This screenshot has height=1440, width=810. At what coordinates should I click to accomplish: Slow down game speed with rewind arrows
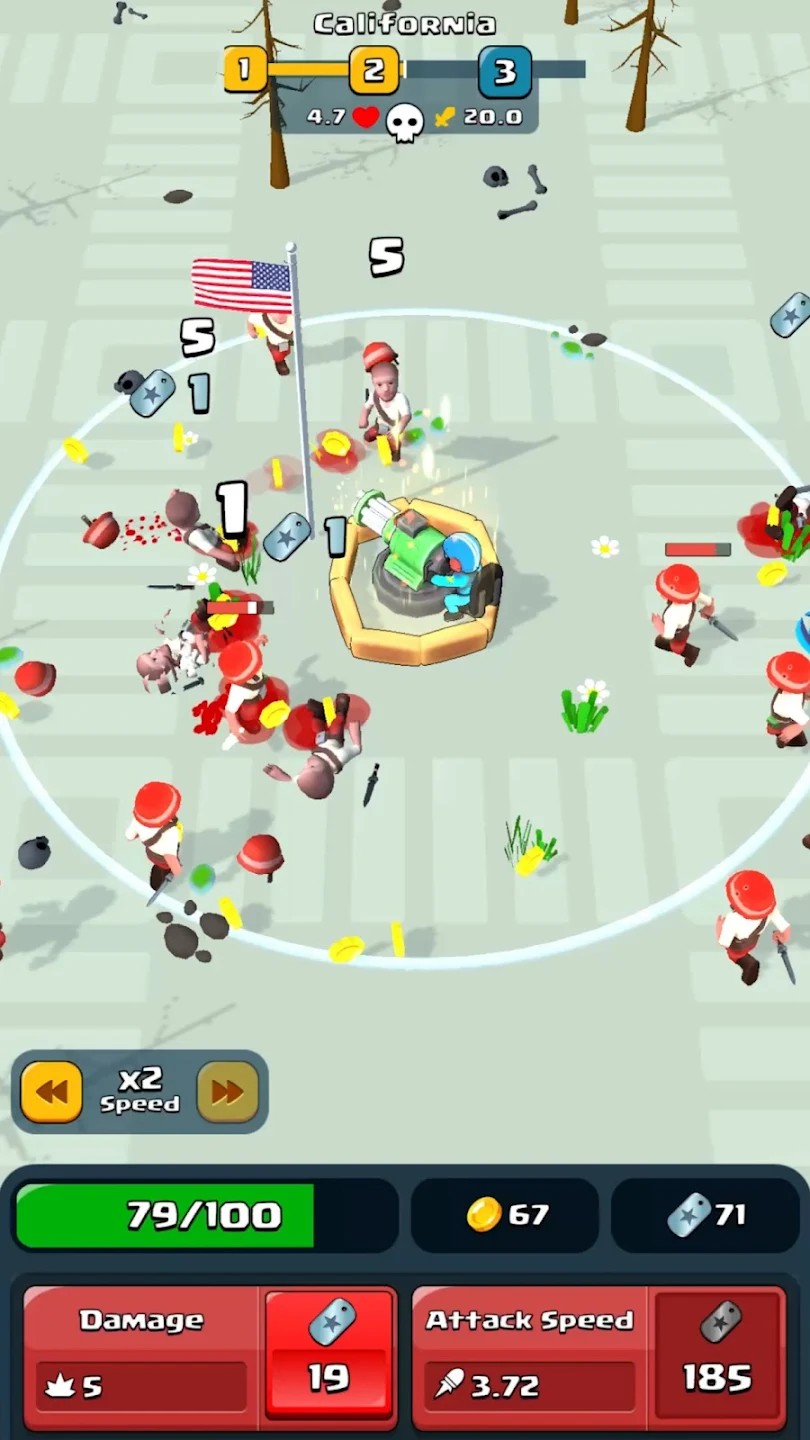52,1091
